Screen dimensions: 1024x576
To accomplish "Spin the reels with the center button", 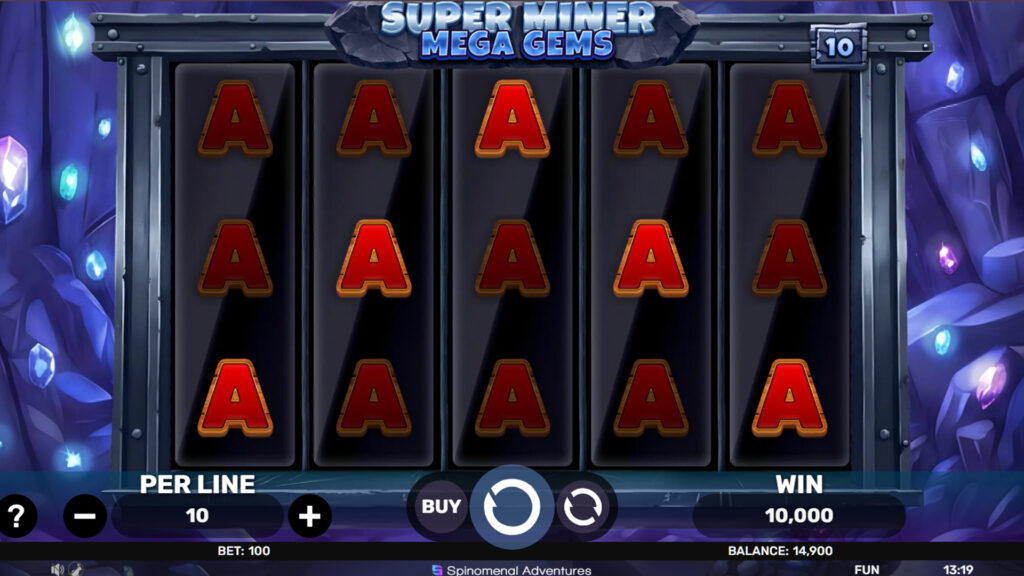I will [511, 508].
